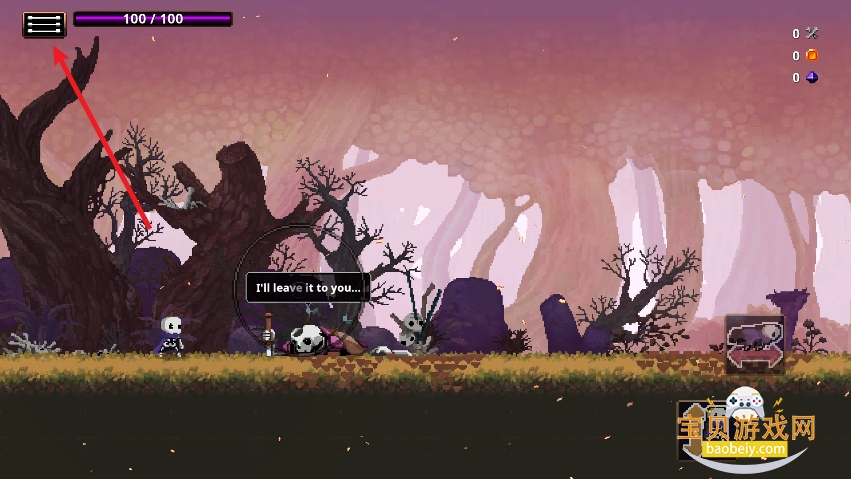Tap the skull swap button
This screenshot has height=479, width=851.
(x=755, y=343)
